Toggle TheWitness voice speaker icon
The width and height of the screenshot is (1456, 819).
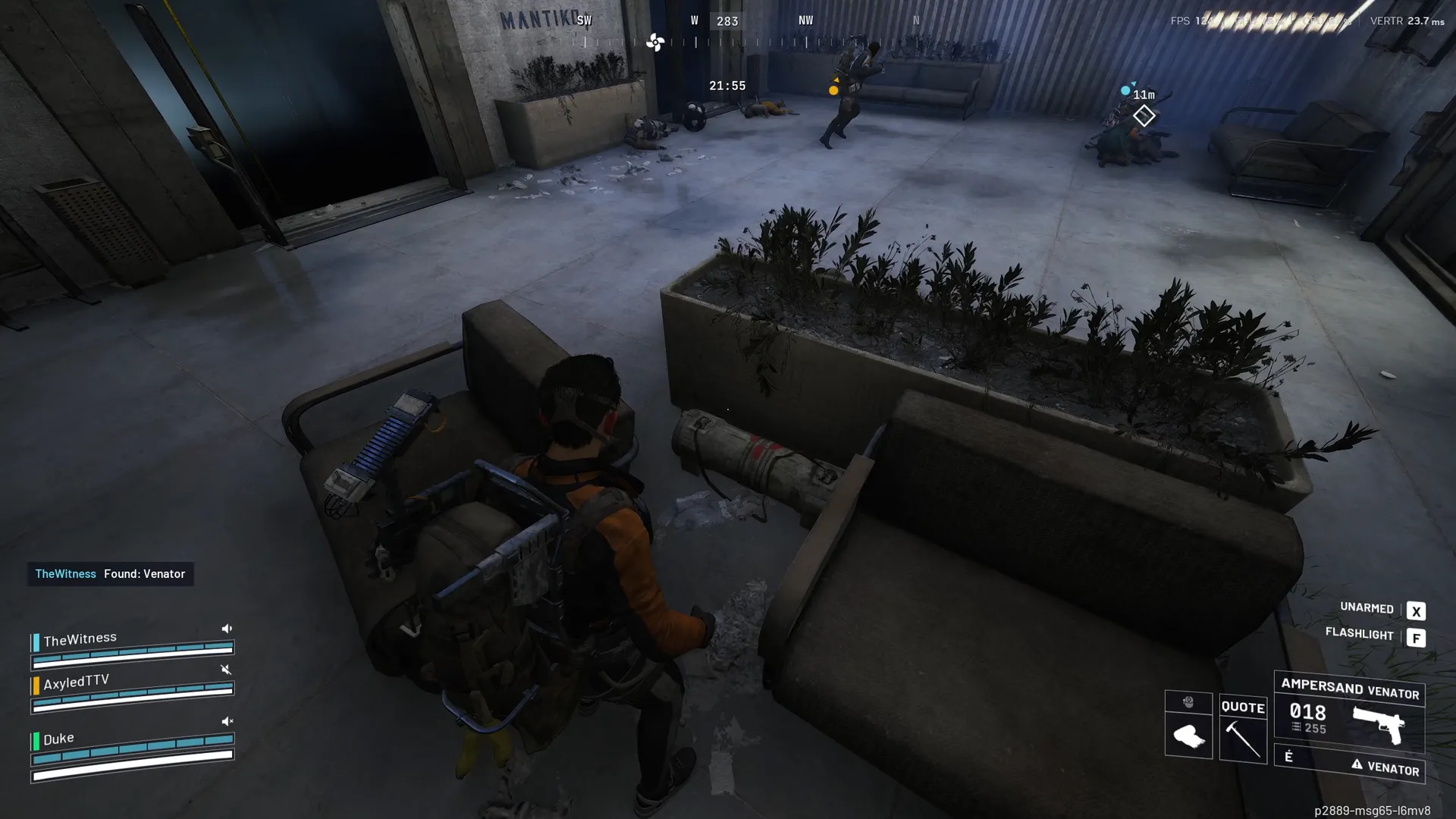(x=227, y=629)
